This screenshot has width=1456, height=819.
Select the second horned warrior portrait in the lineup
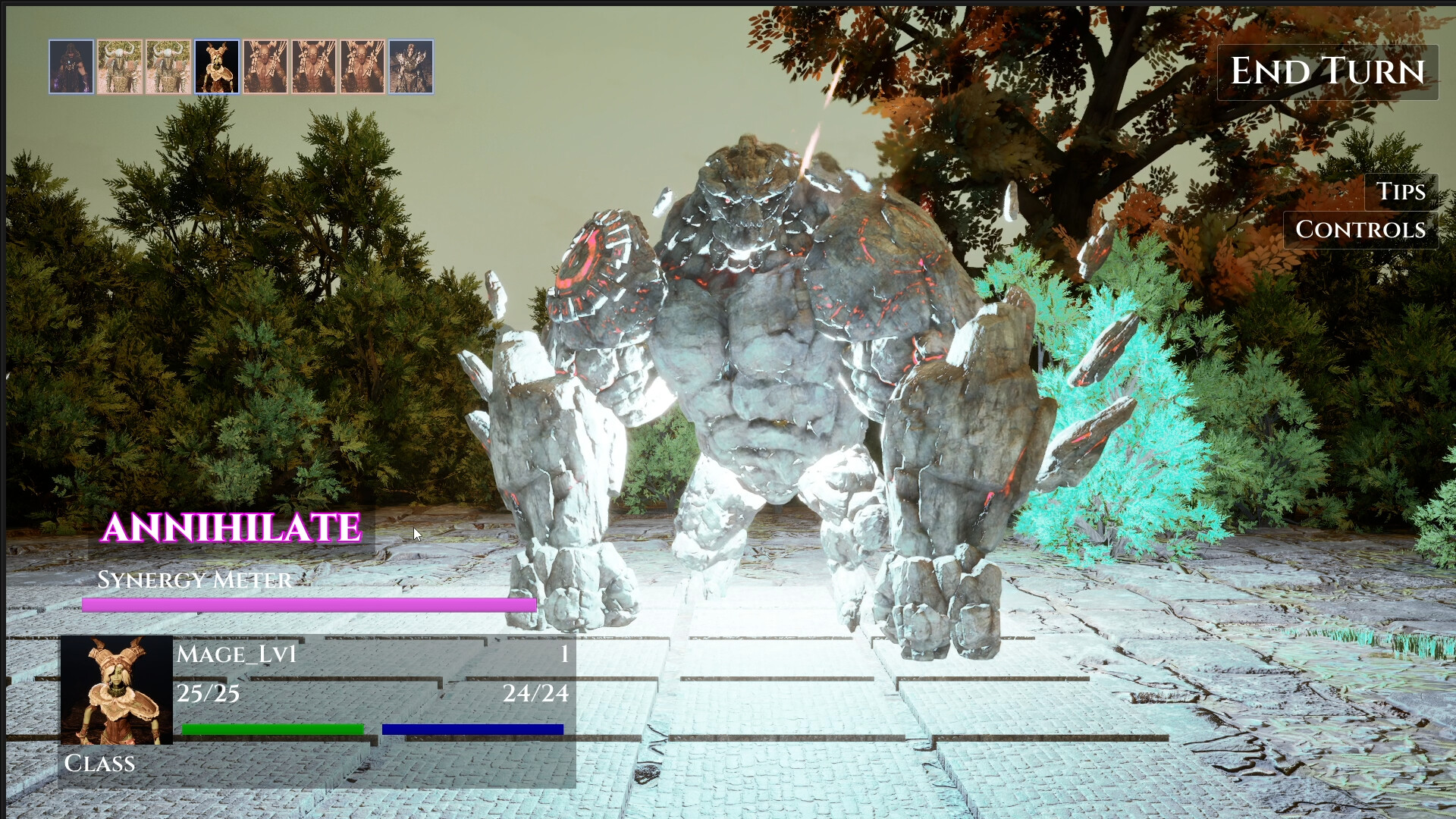[x=121, y=68]
